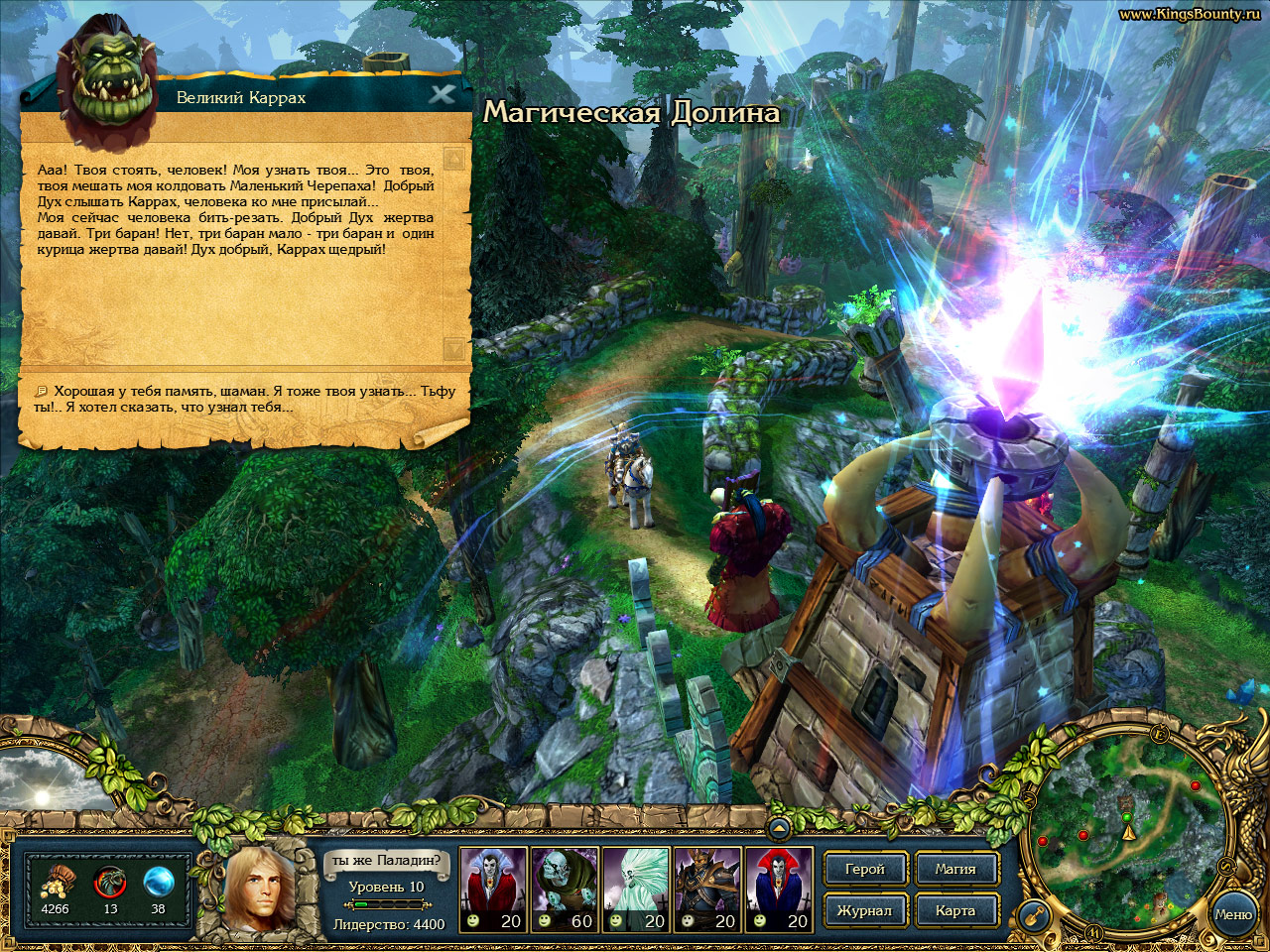Expand the panel with the up-arrow button
1270x952 pixels.
pyautogui.click(x=779, y=827)
